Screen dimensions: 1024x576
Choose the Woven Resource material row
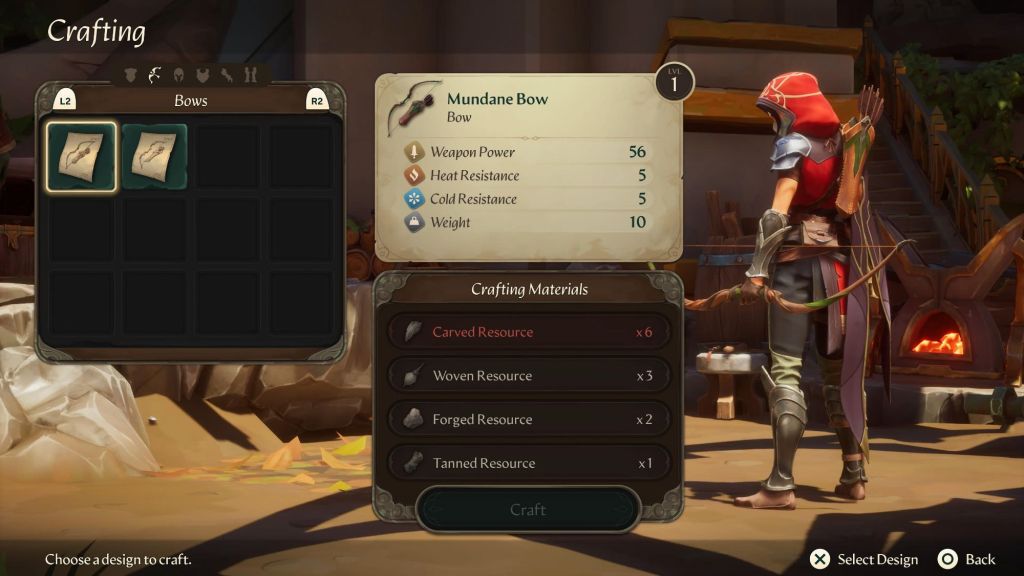click(527, 376)
